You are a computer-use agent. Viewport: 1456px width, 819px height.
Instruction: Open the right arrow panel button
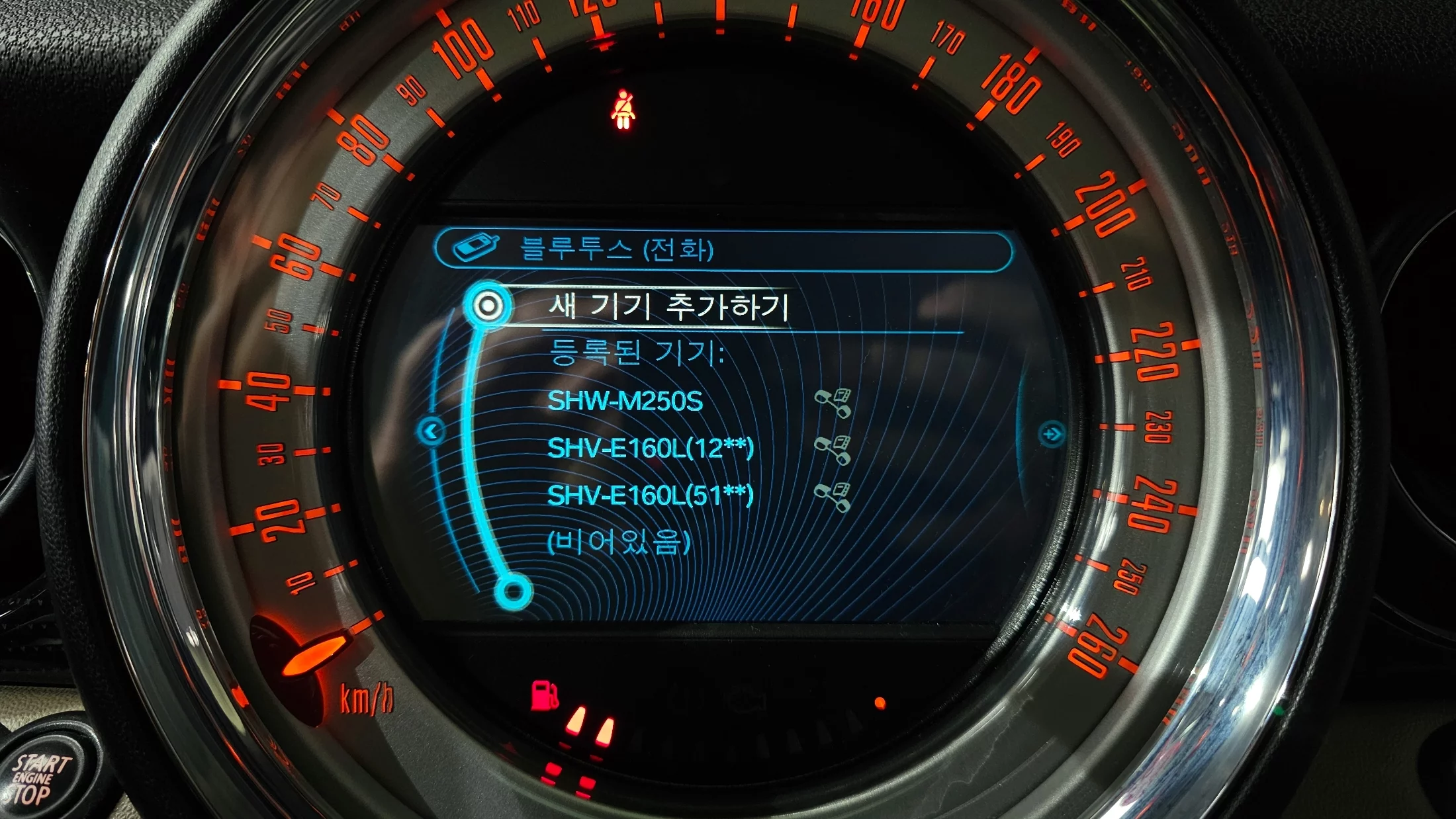[x=1051, y=434]
